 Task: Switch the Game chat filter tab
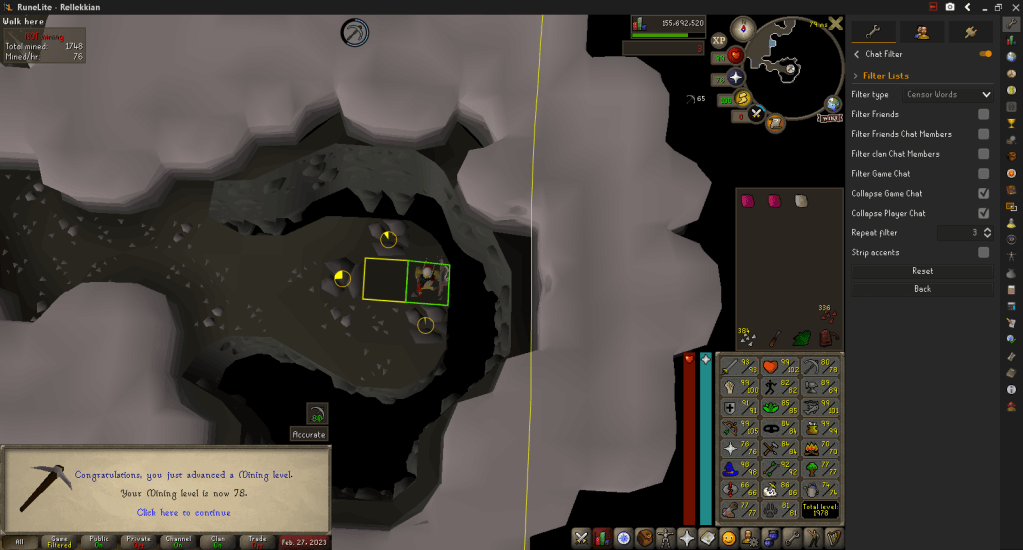[x=59, y=541]
